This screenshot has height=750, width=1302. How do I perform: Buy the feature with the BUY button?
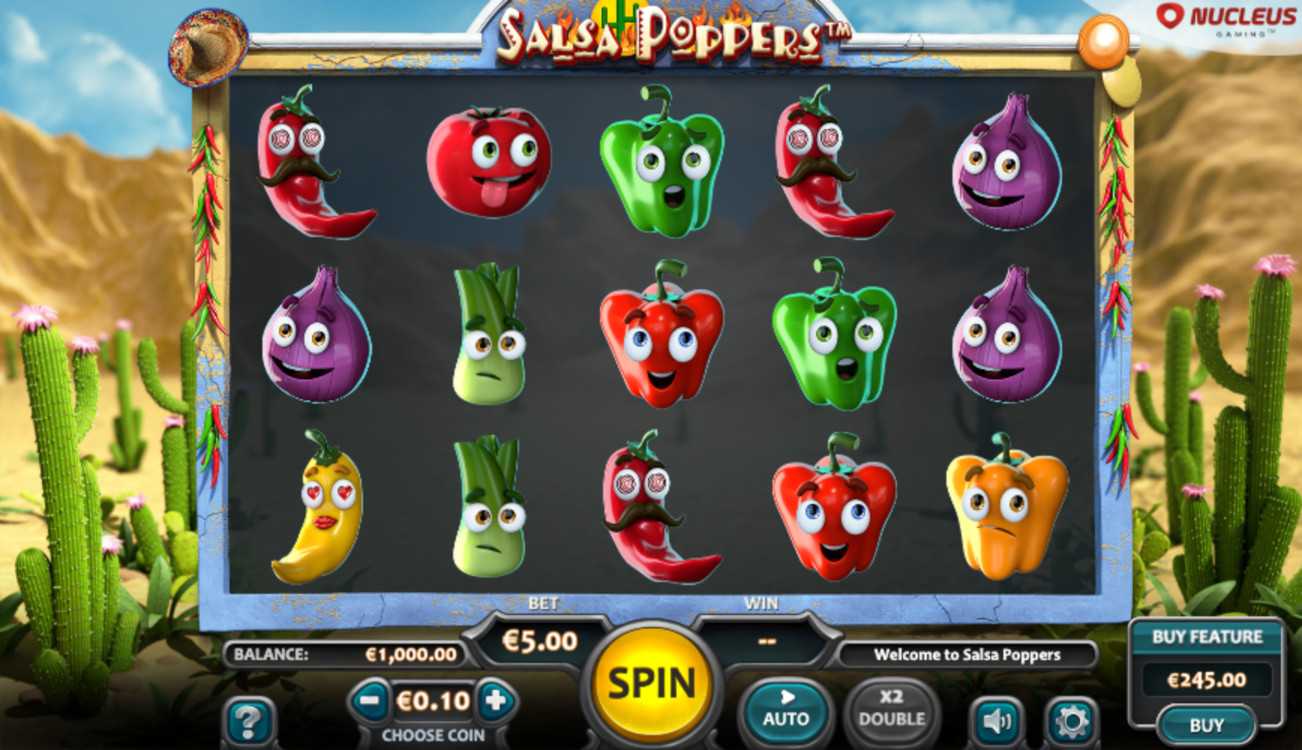(x=1206, y=725)
